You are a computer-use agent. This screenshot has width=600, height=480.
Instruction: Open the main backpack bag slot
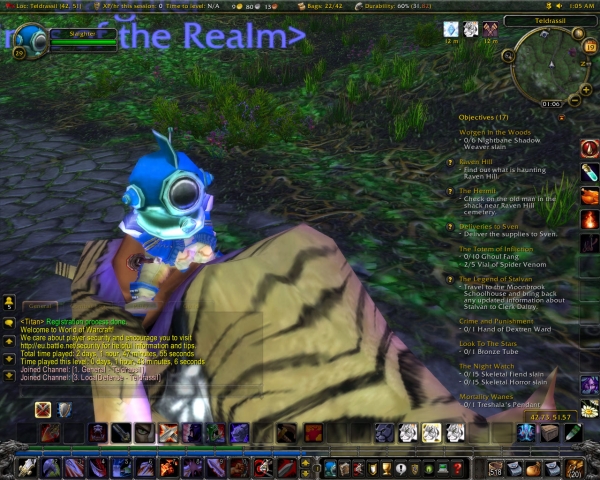point(575,468)
